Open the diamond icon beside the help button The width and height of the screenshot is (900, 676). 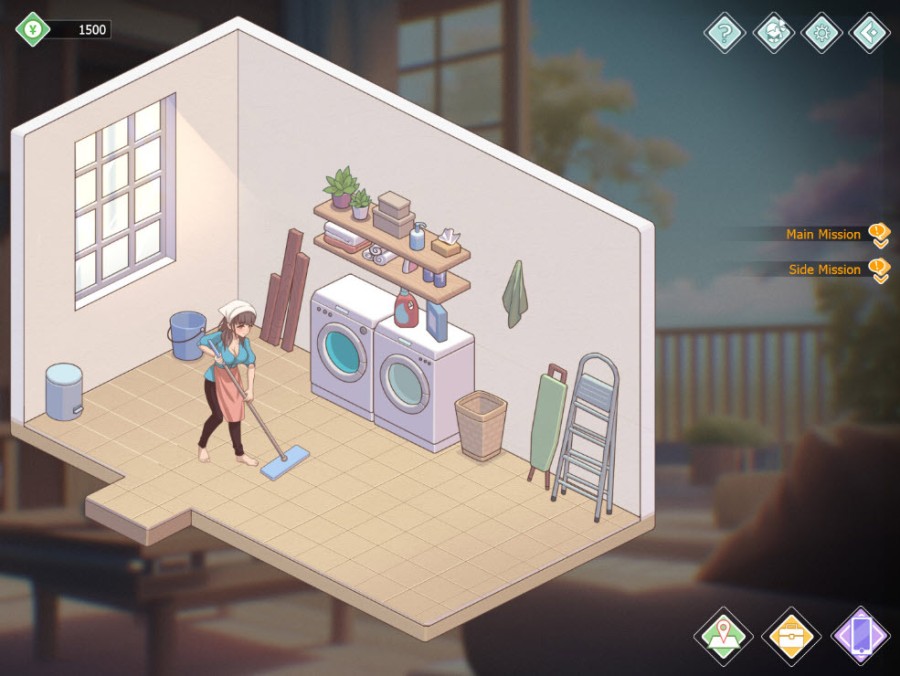pyautogui.click(x=774, y=33)
